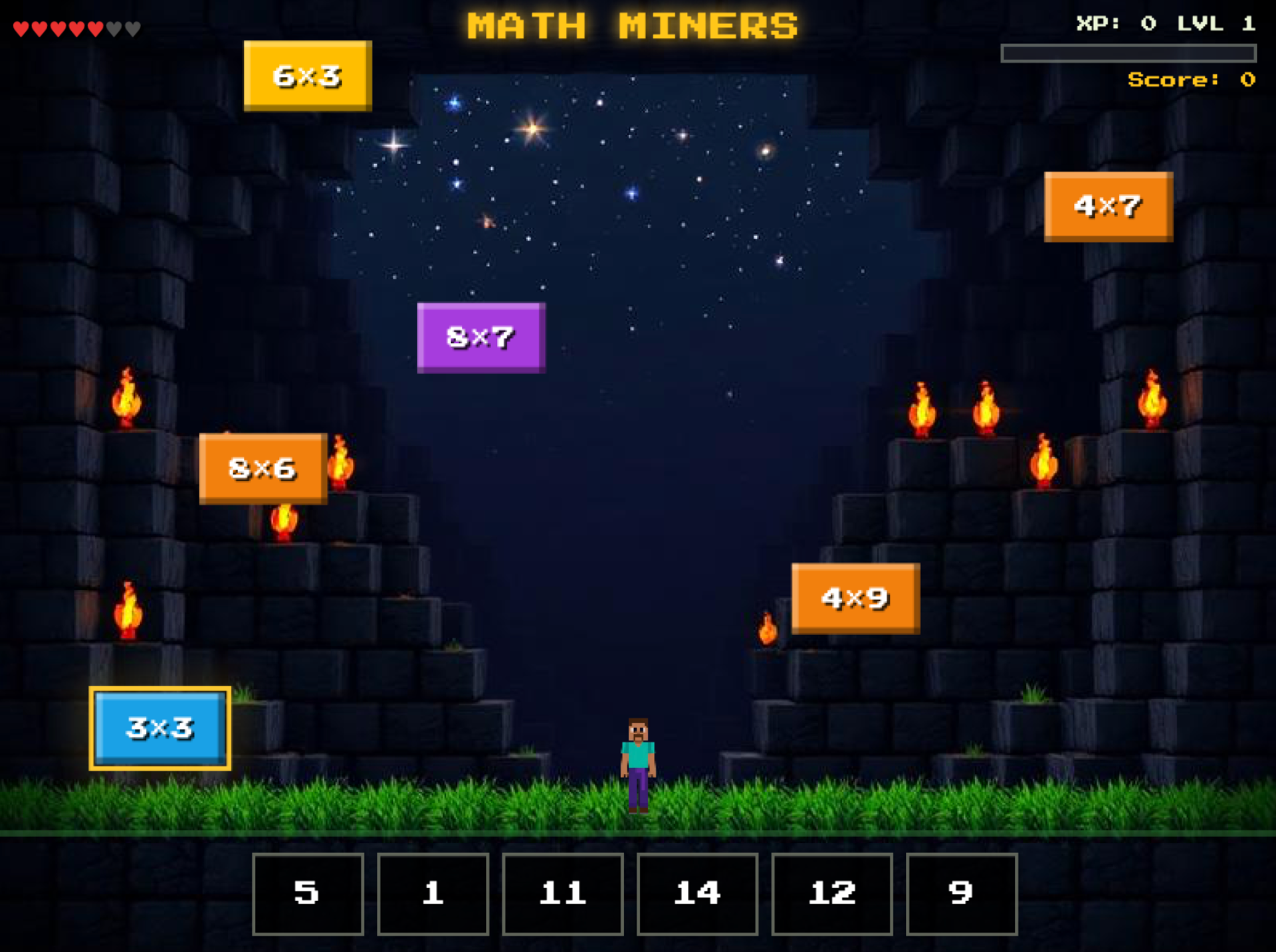1276x952 pixels.
Task: Pick the answer tile showing 1
Action: 433,894
